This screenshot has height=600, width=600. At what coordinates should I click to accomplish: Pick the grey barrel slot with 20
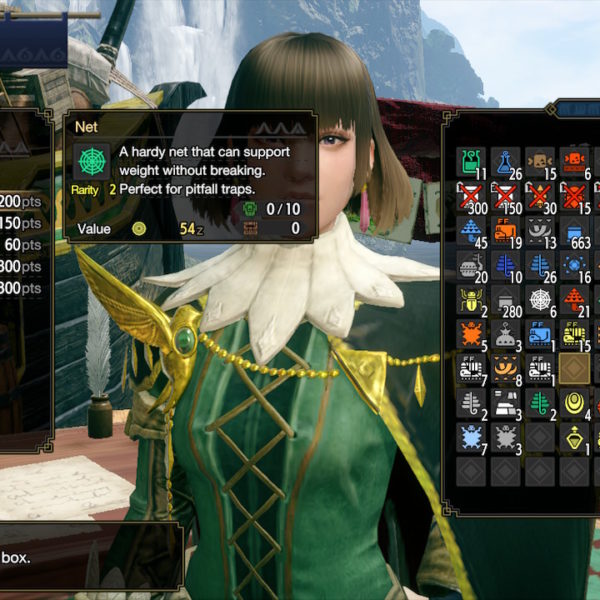(471, 265)
